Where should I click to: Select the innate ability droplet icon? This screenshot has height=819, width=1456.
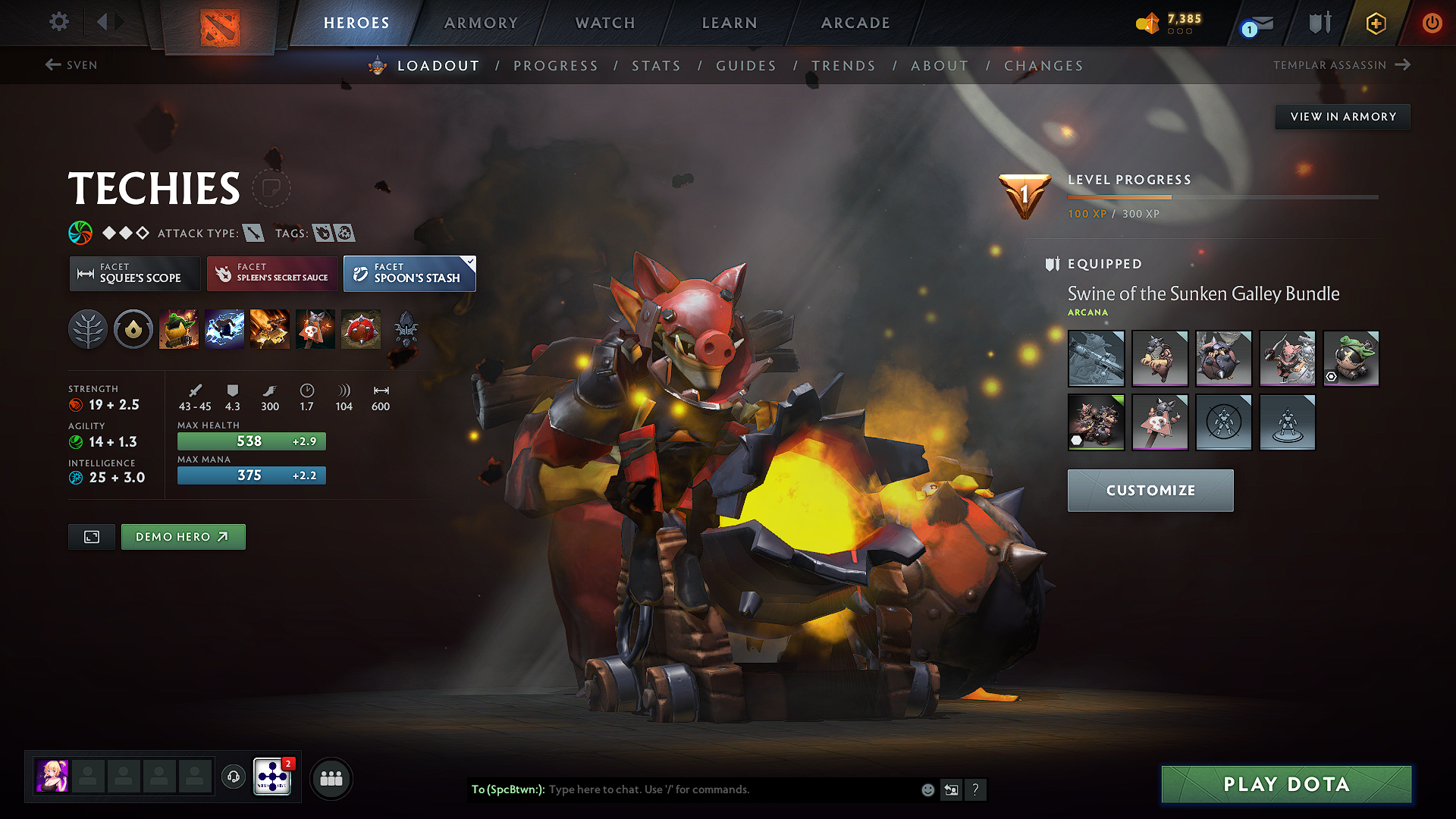[133, 328]
